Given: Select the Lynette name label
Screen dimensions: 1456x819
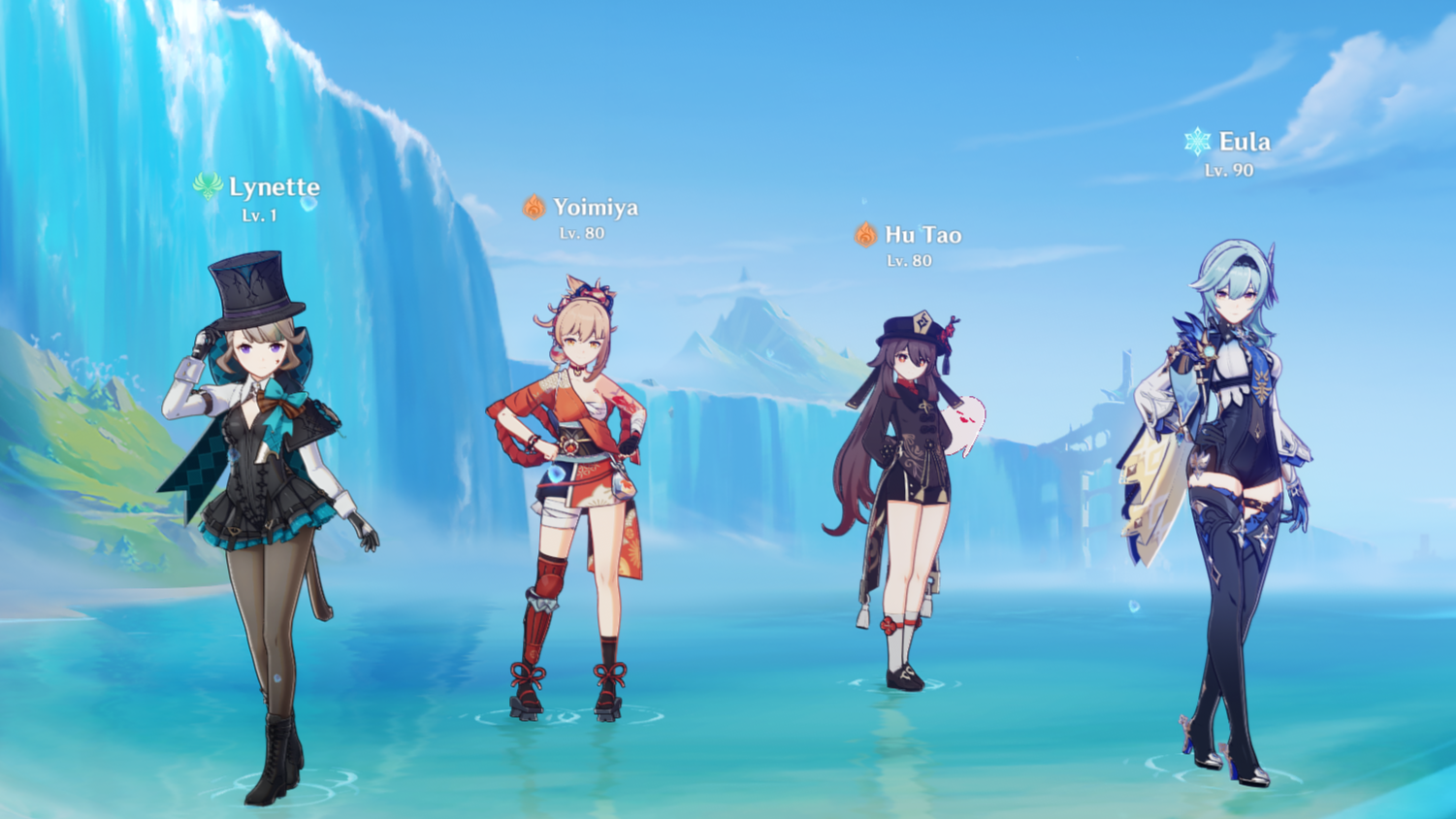Looking at the screenshot, I should click(x=275, y=187).
